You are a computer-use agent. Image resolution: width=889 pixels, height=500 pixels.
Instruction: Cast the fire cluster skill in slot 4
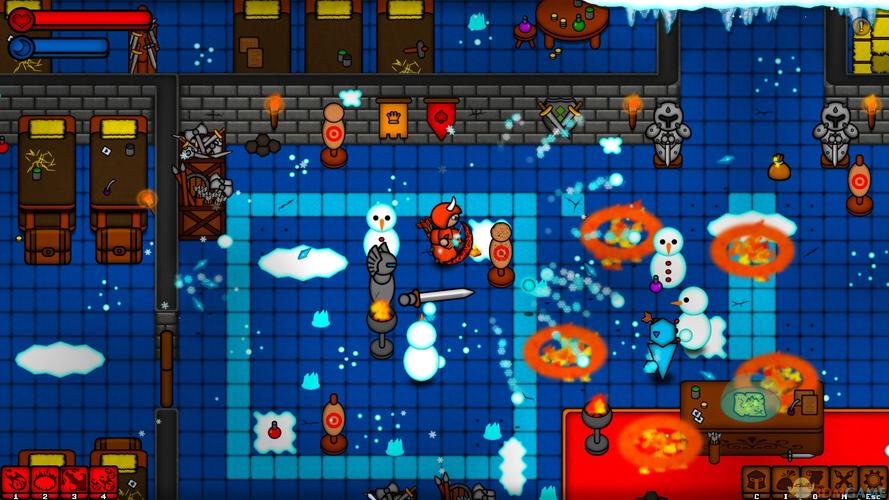click(x=102, y=481)
